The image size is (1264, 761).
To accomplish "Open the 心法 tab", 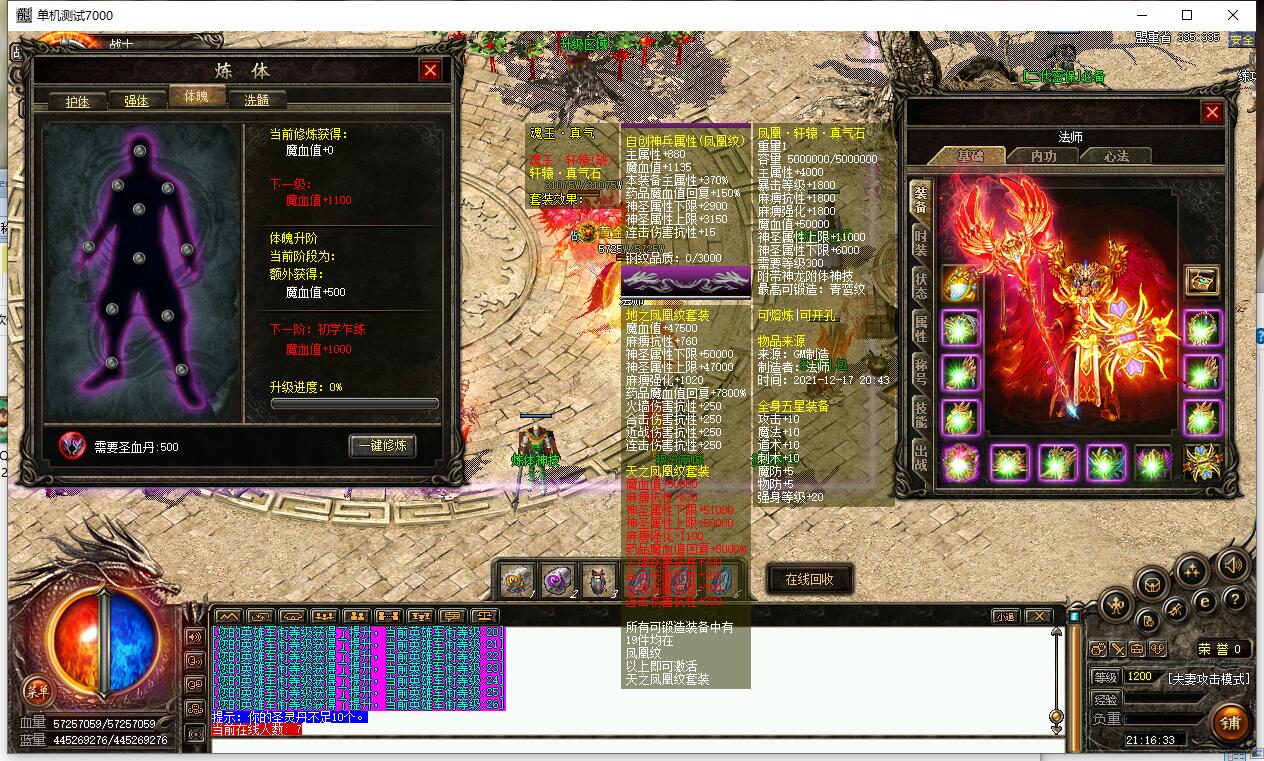I will pos(1116,156).
